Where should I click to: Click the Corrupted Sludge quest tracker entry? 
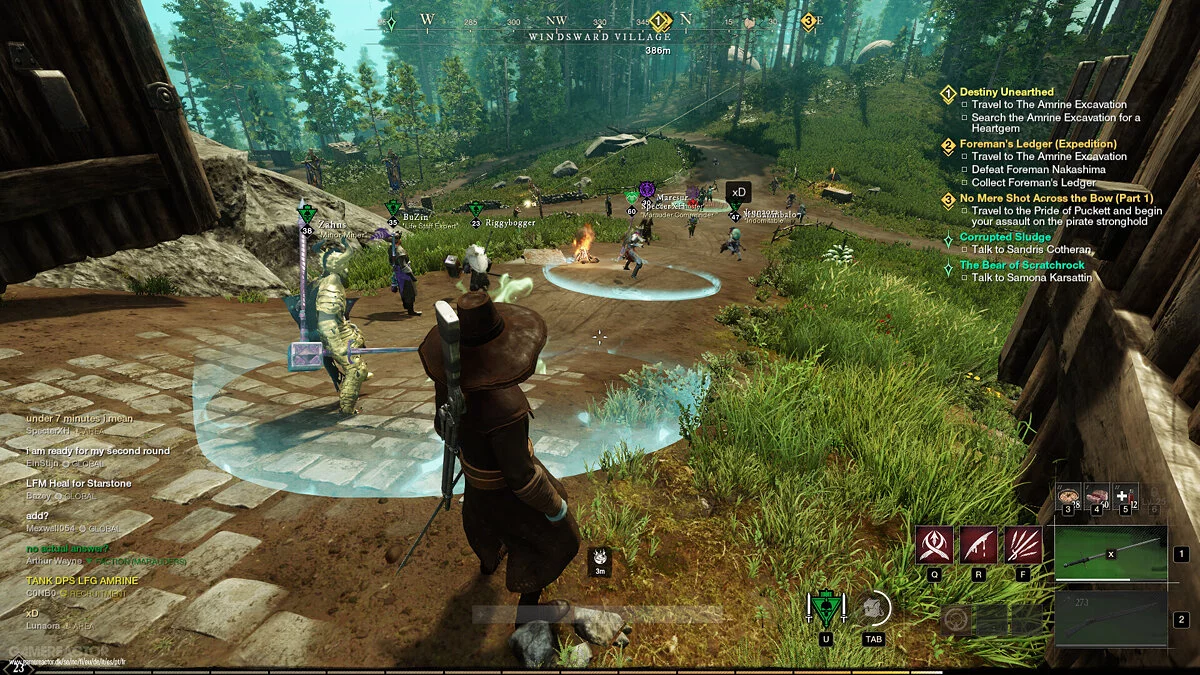pyautogui.click(x=1005, y=237)
